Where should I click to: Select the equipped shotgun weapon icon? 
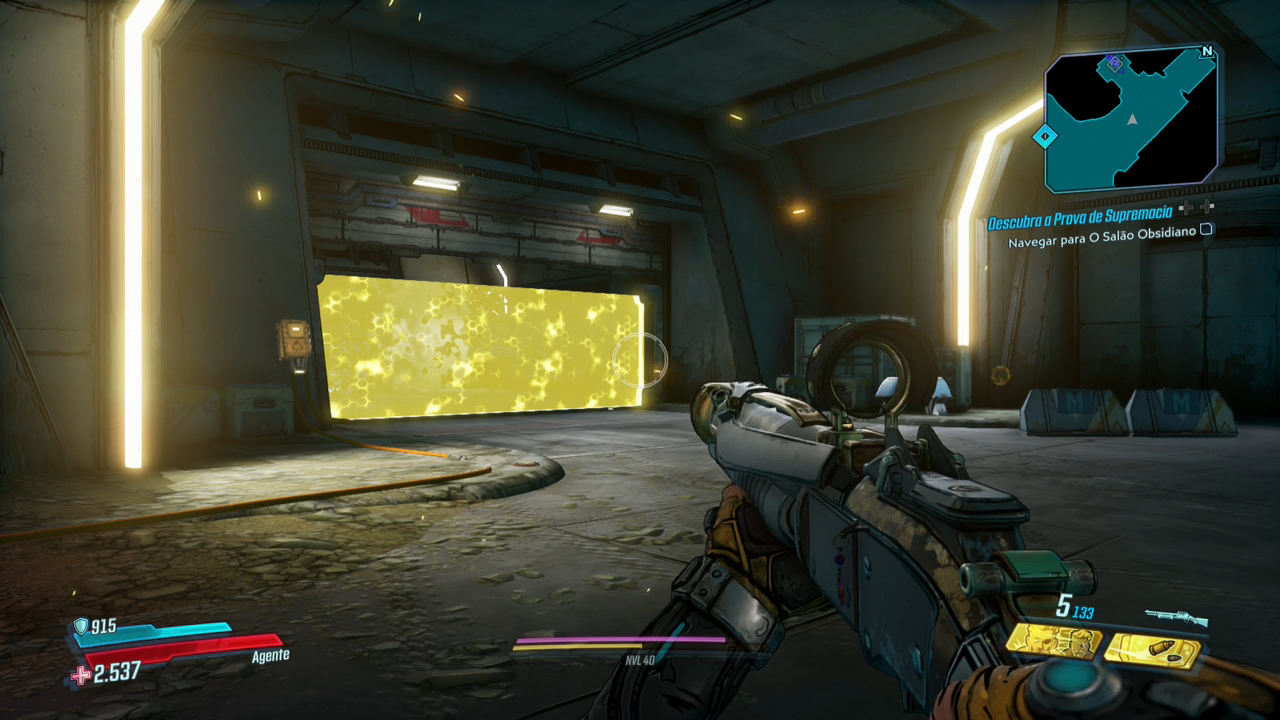pos(1176,619)
